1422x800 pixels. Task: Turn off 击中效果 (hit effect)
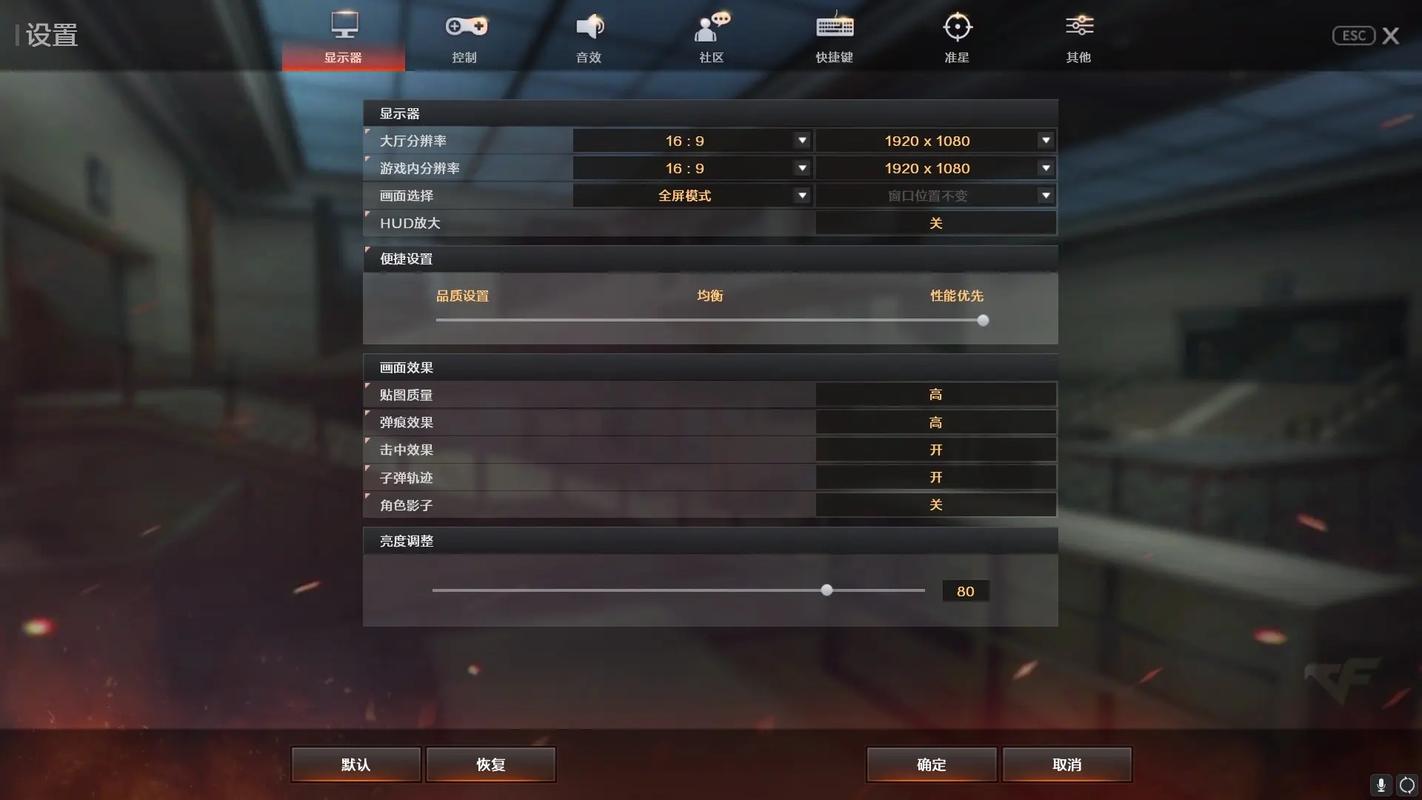point(936,449)
